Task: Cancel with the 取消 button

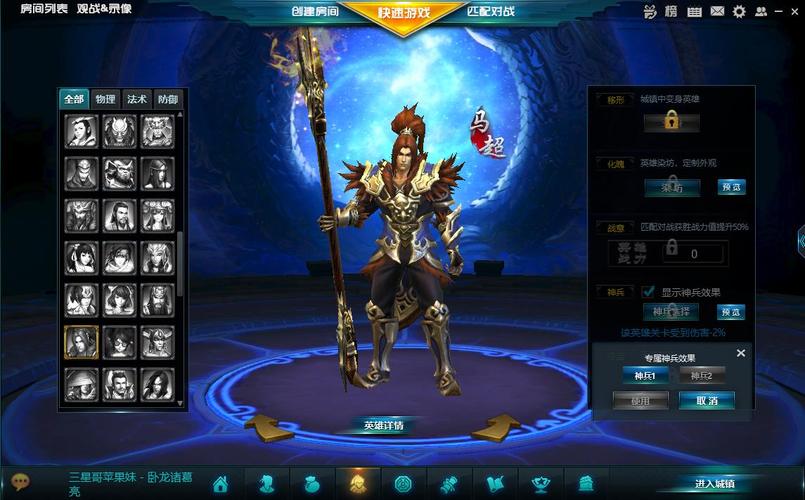Action: tap(706, 401)
